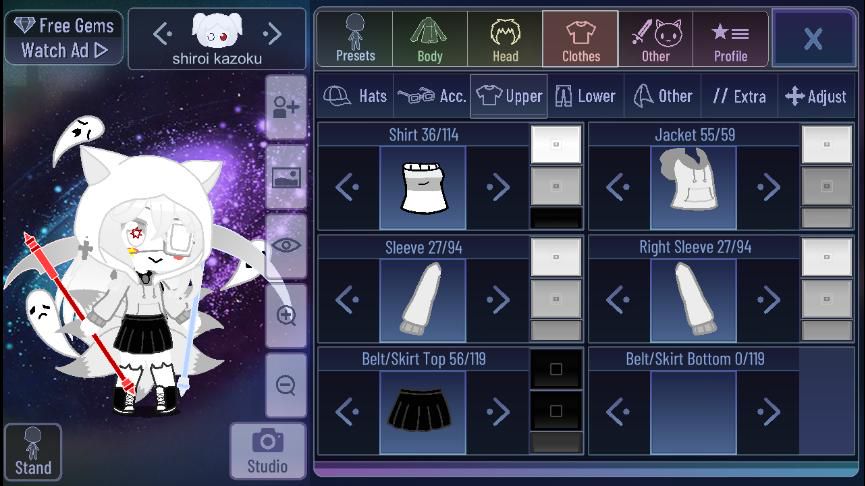Switch to the Head tab
The width and height of the screenshot is (865, 486).
(505, 39)
